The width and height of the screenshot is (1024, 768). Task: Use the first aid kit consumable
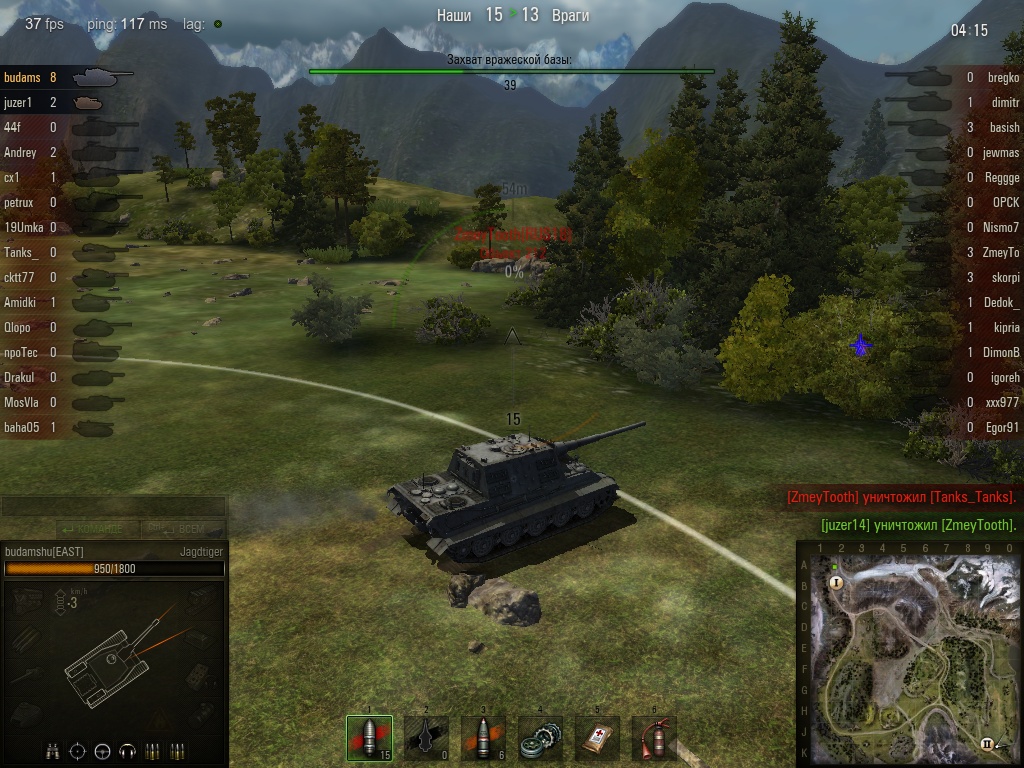597,739
